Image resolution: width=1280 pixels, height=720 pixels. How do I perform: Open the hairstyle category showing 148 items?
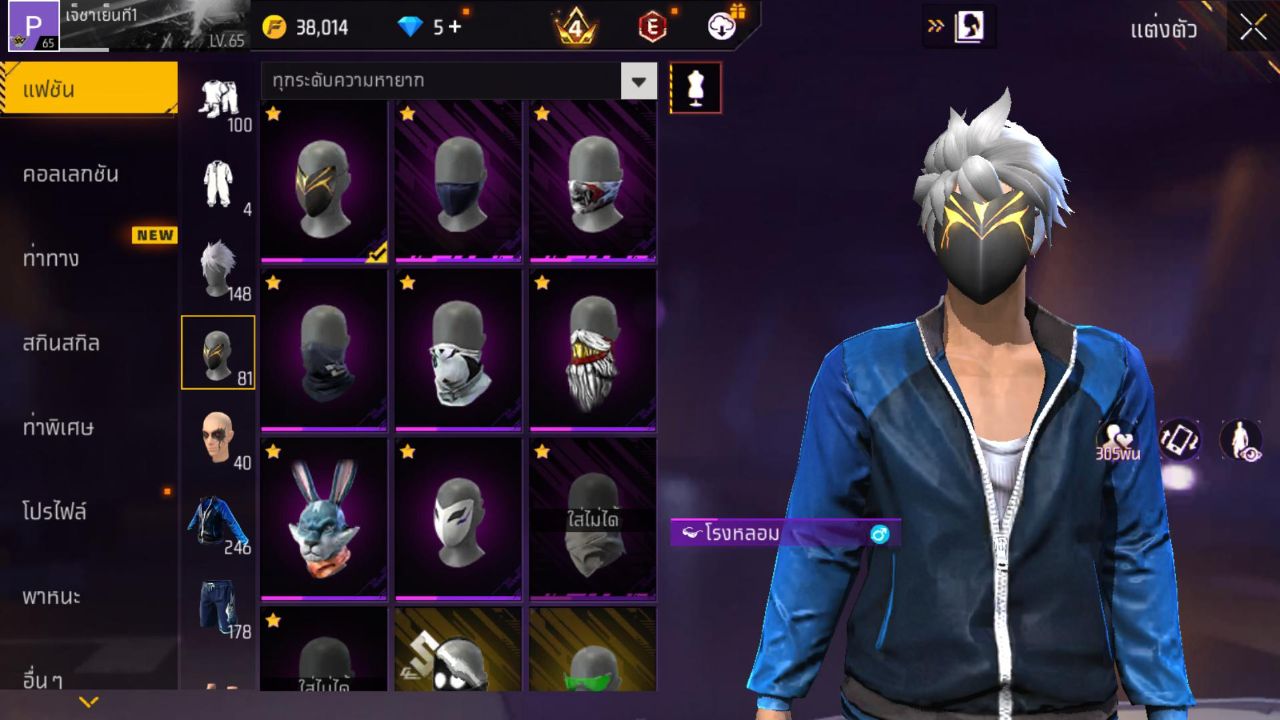219,265
